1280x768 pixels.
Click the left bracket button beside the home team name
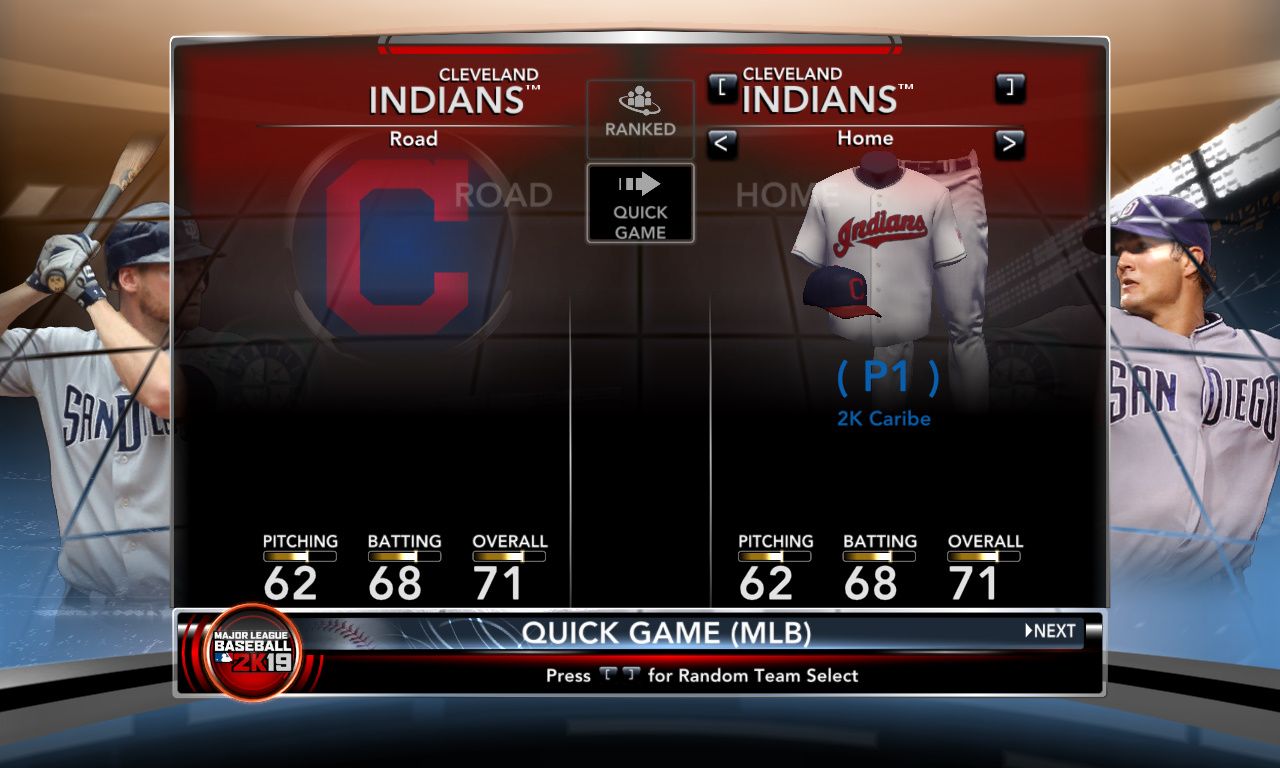pos(722,88)
